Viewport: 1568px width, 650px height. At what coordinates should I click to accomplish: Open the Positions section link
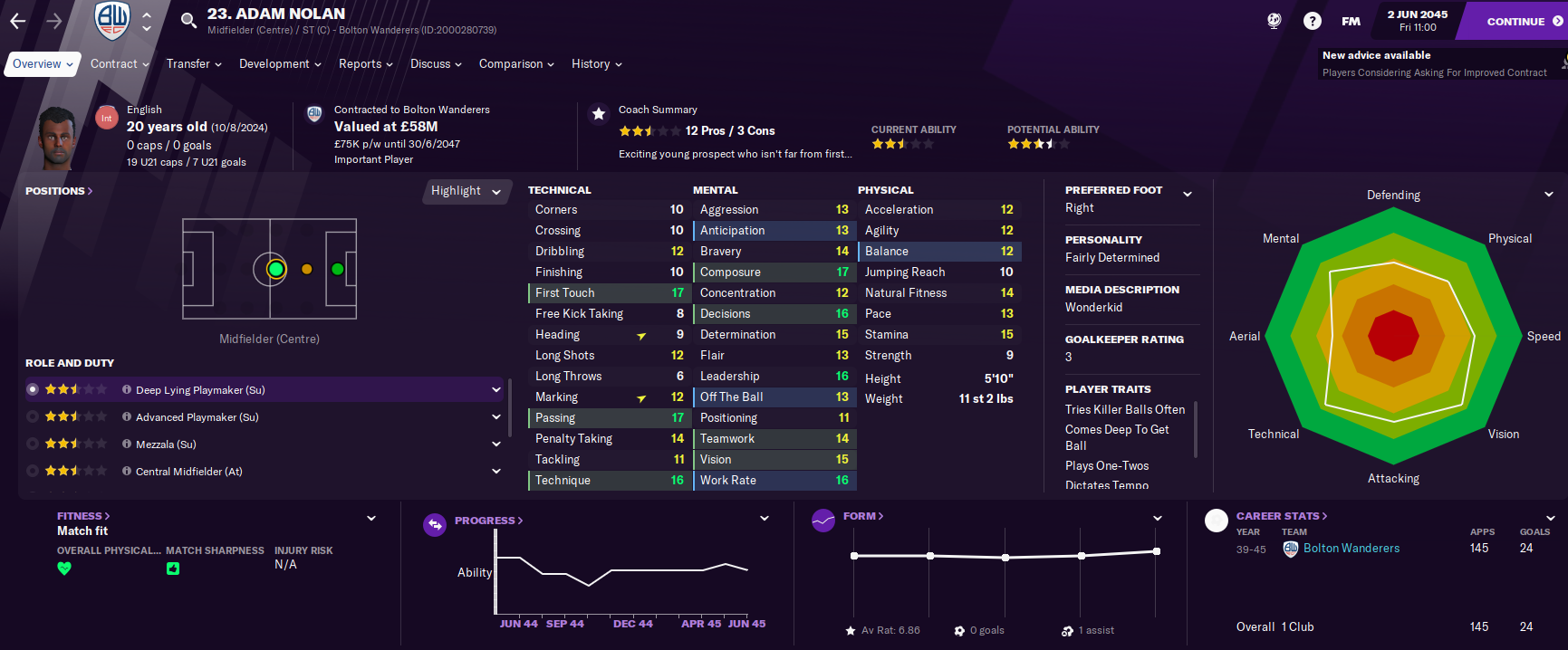58,191
